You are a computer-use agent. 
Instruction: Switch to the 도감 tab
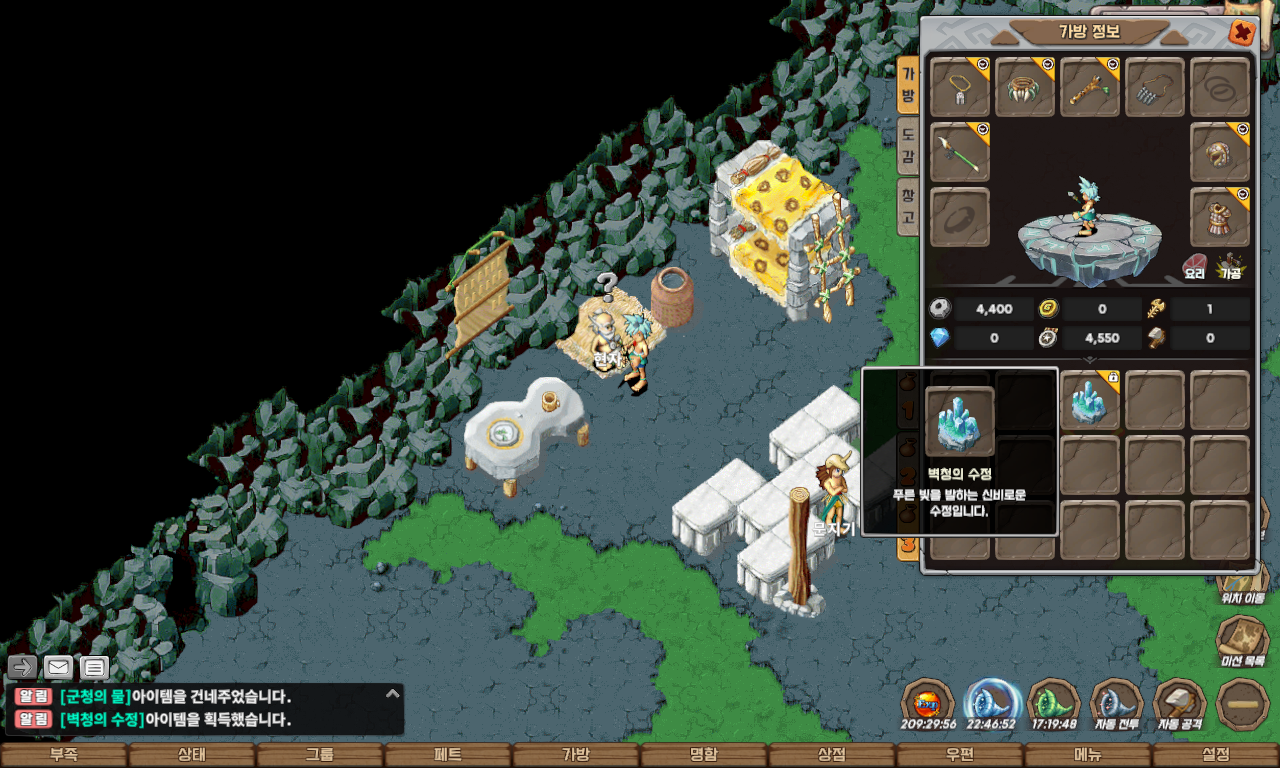[x=907, y=146]
